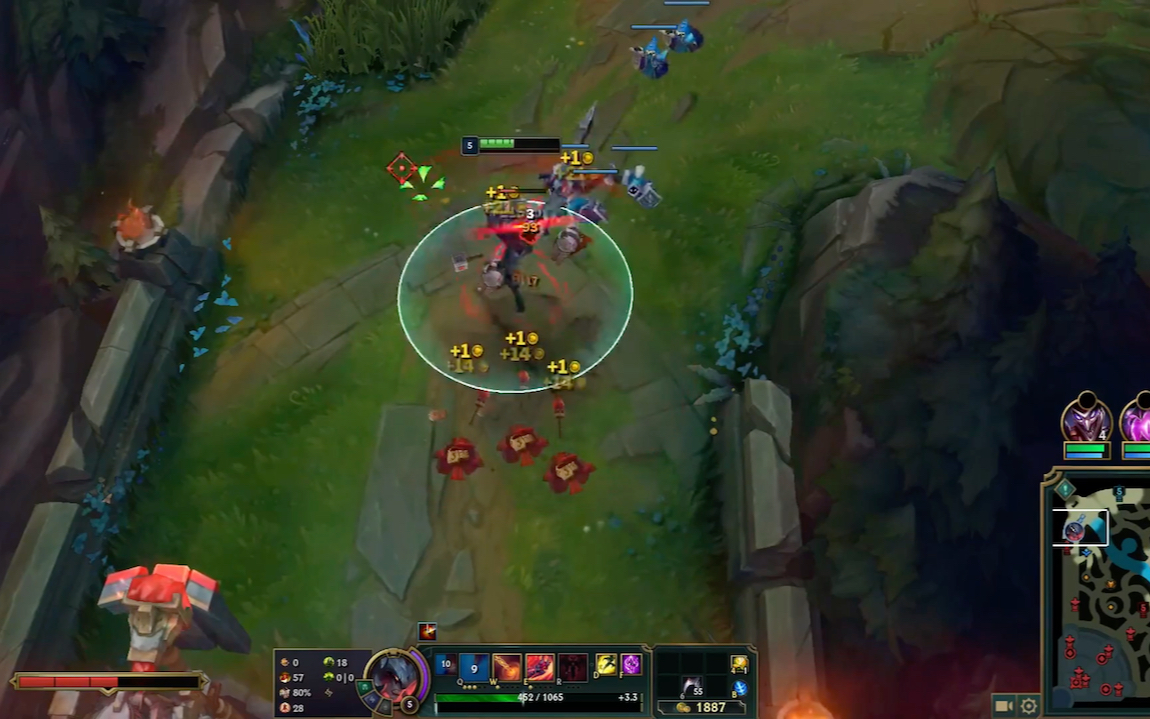Click the alert ping icon on minimap
The image size is (1150, 719).
[1066, 489]
